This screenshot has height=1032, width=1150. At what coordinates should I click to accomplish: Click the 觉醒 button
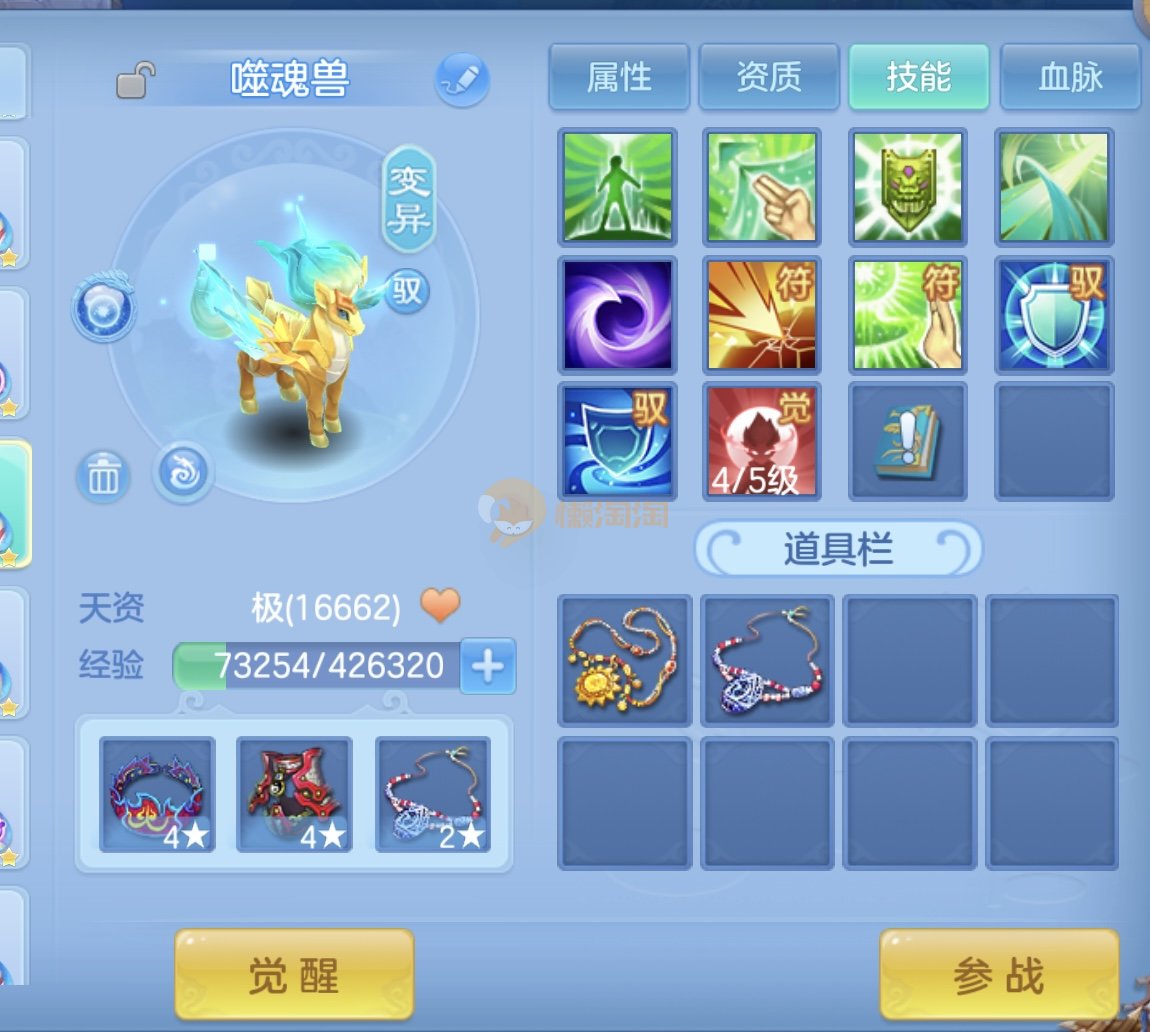pyautogui.click(x=294, y=974)
